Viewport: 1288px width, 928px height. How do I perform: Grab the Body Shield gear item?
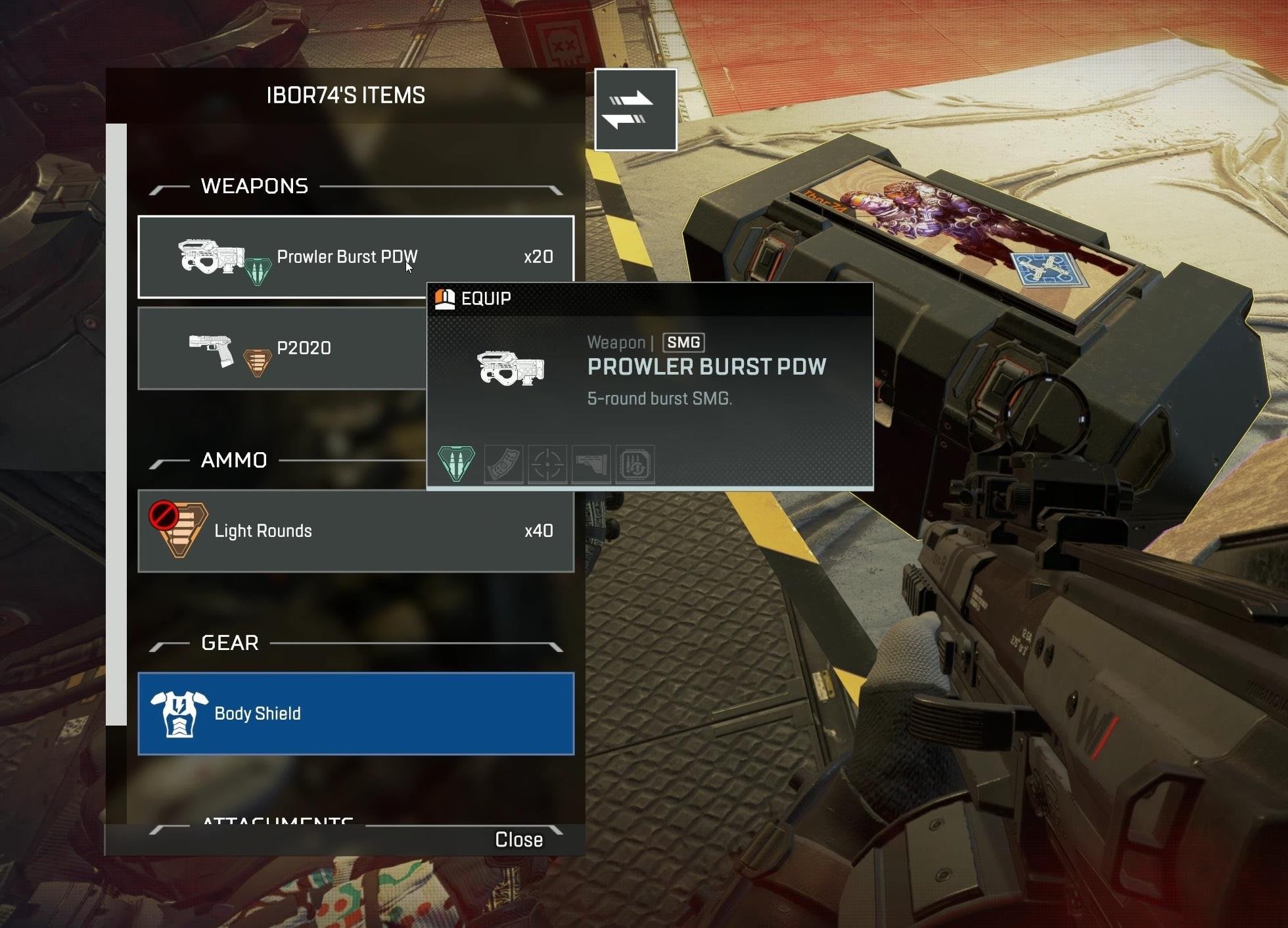[x=356, y=714]
